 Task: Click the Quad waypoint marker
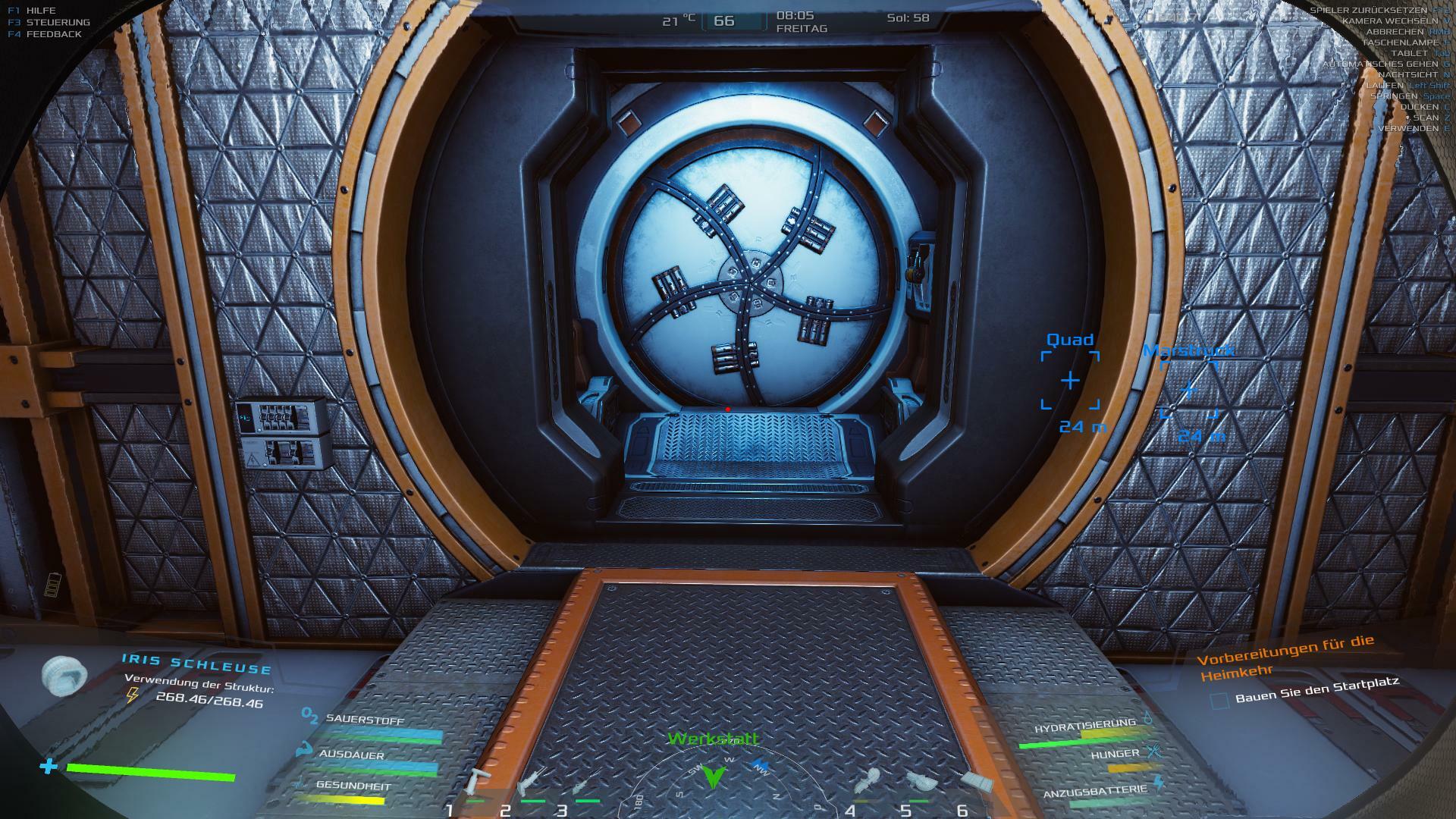click(x=1069, y=381)
